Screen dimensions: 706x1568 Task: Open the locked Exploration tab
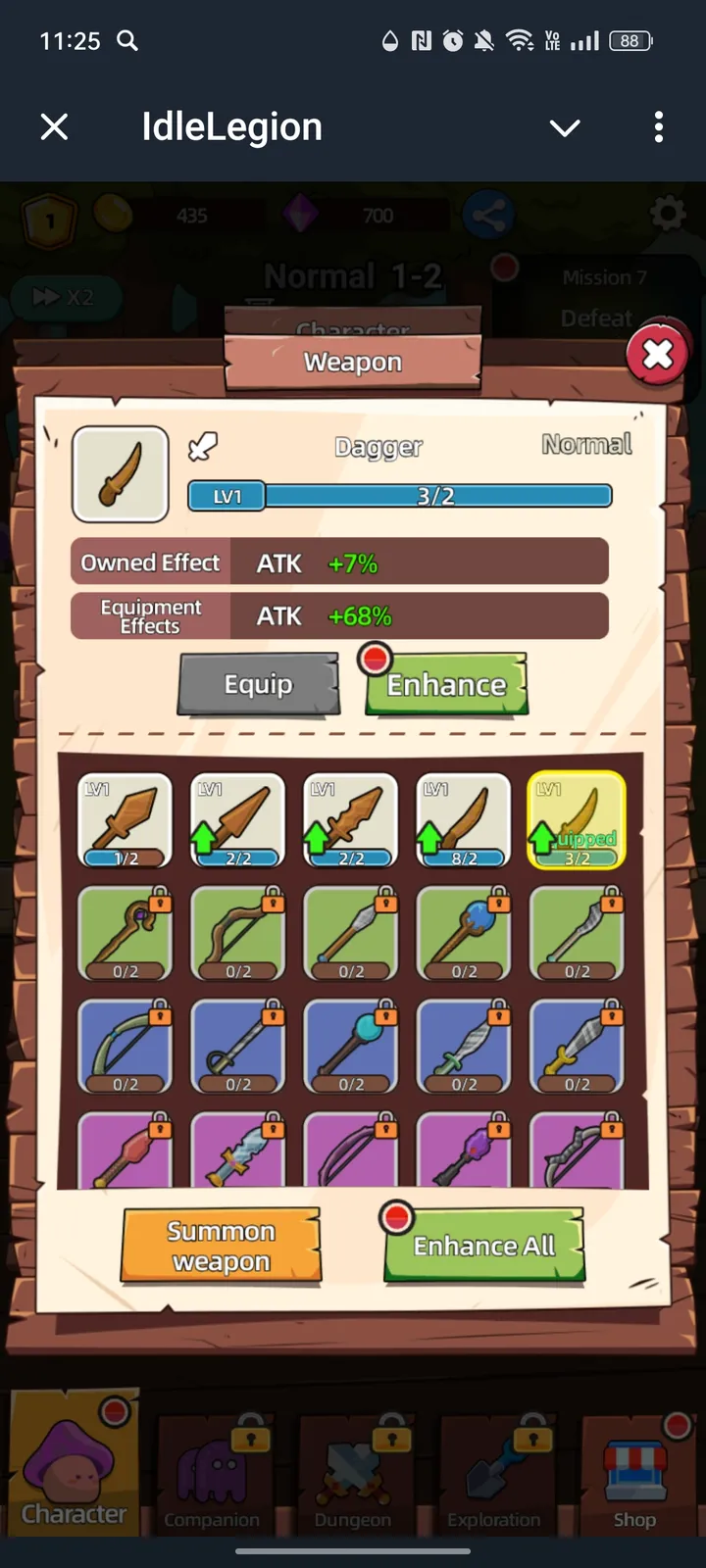click(493, 1475)
